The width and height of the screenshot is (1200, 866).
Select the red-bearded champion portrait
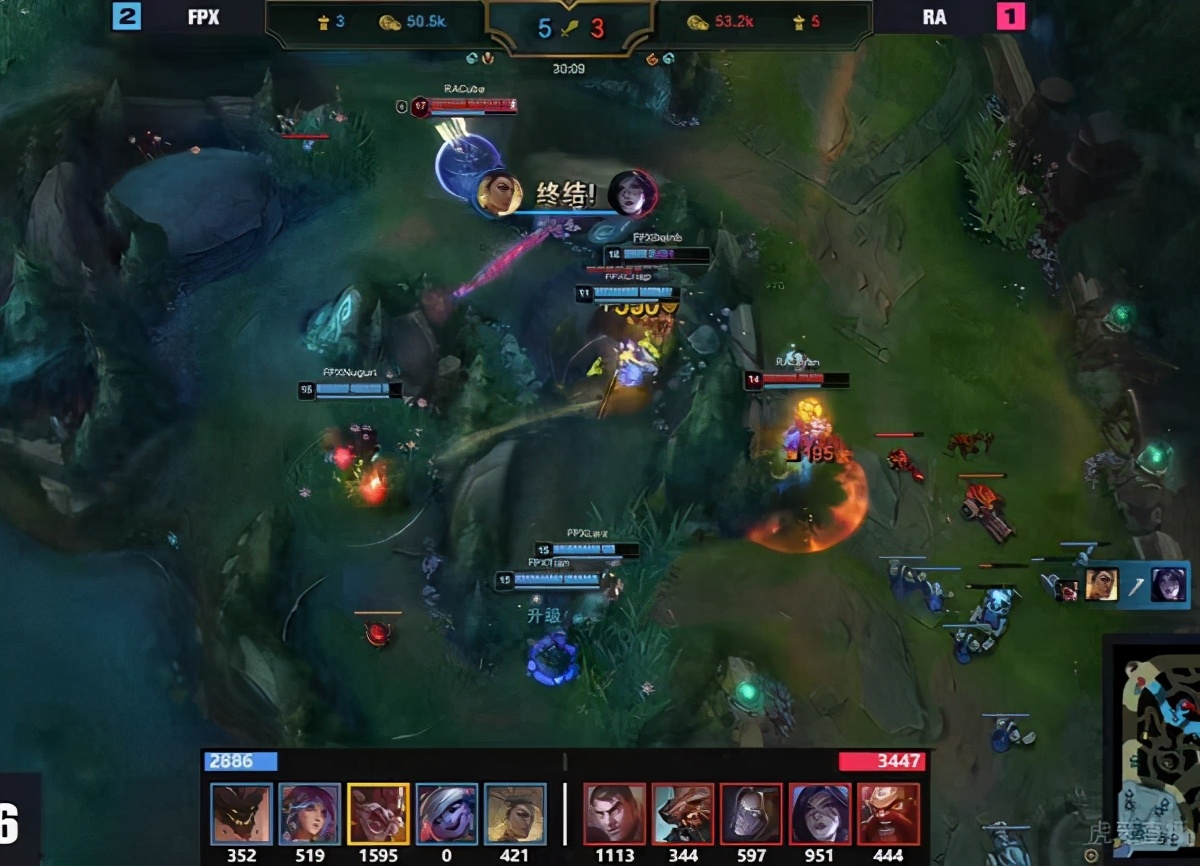[888, 814]
